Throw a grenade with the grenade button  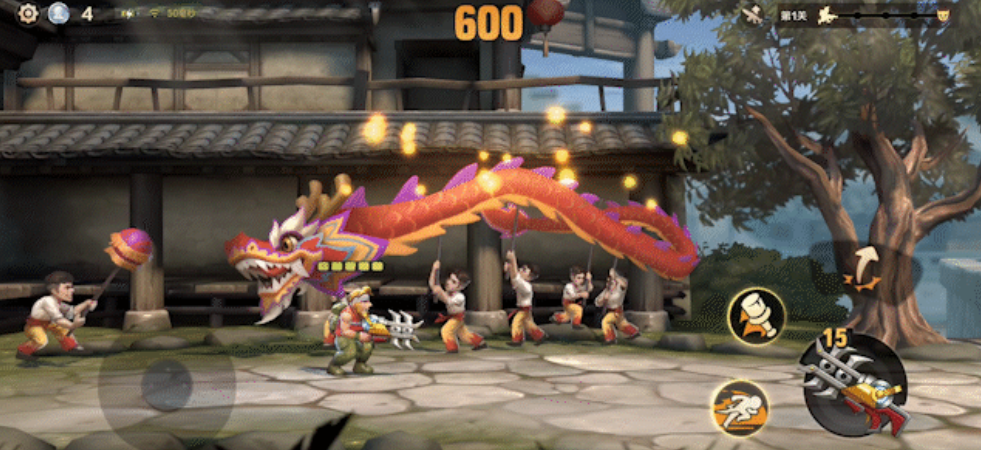click(756, 316)
